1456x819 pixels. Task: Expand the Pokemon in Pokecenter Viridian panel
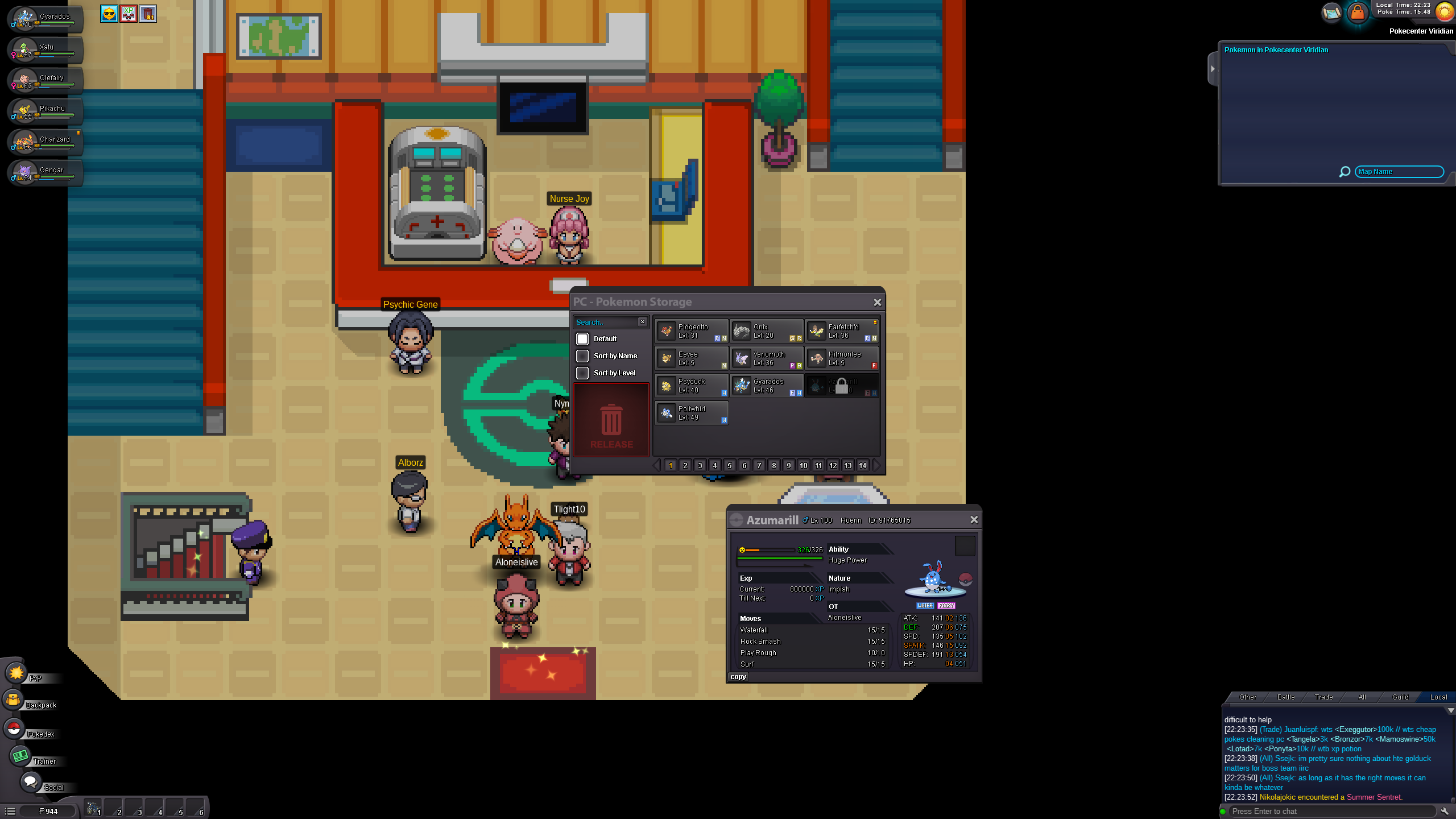[x=1213, y=68]
